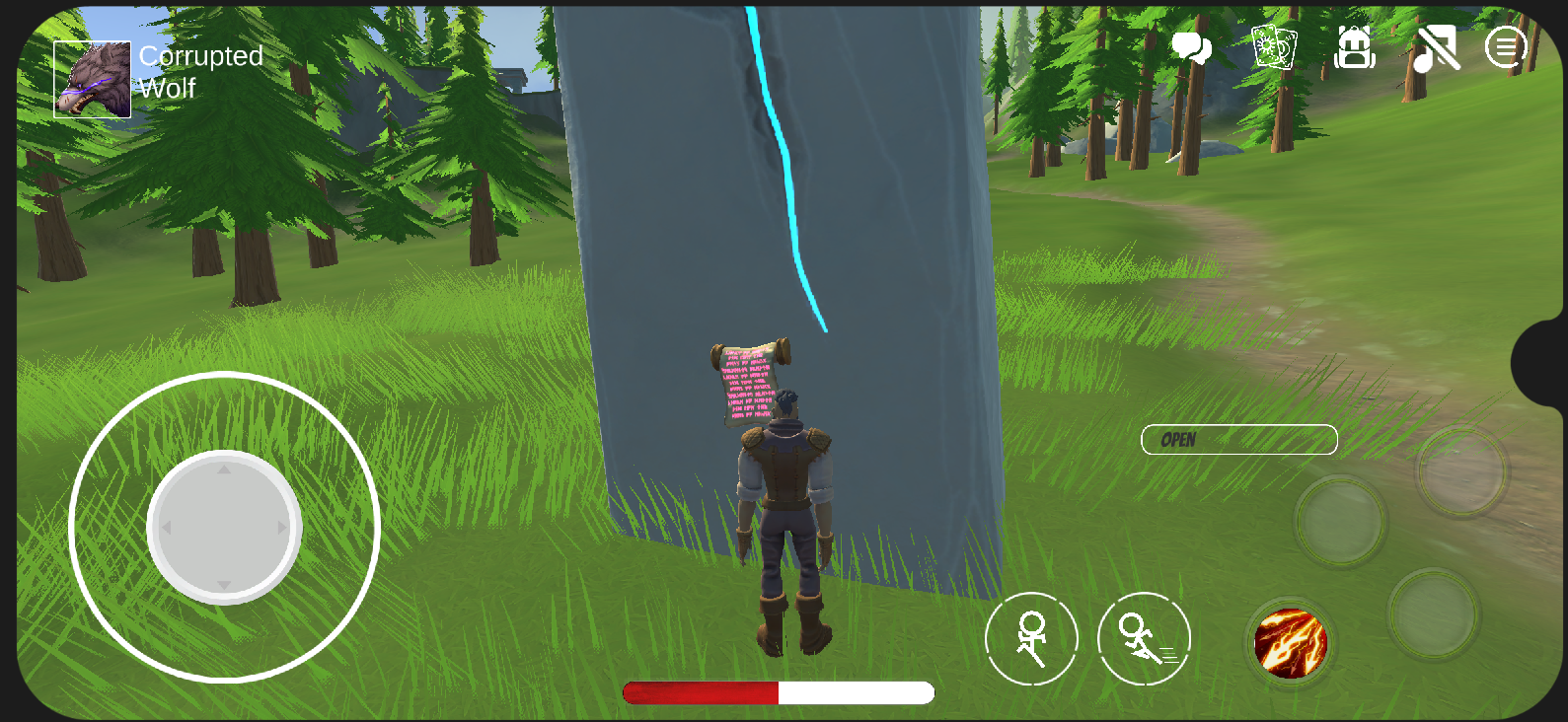Tap the OPEN interaction button
The image size is (1568, 722).
pos(1238,440)
